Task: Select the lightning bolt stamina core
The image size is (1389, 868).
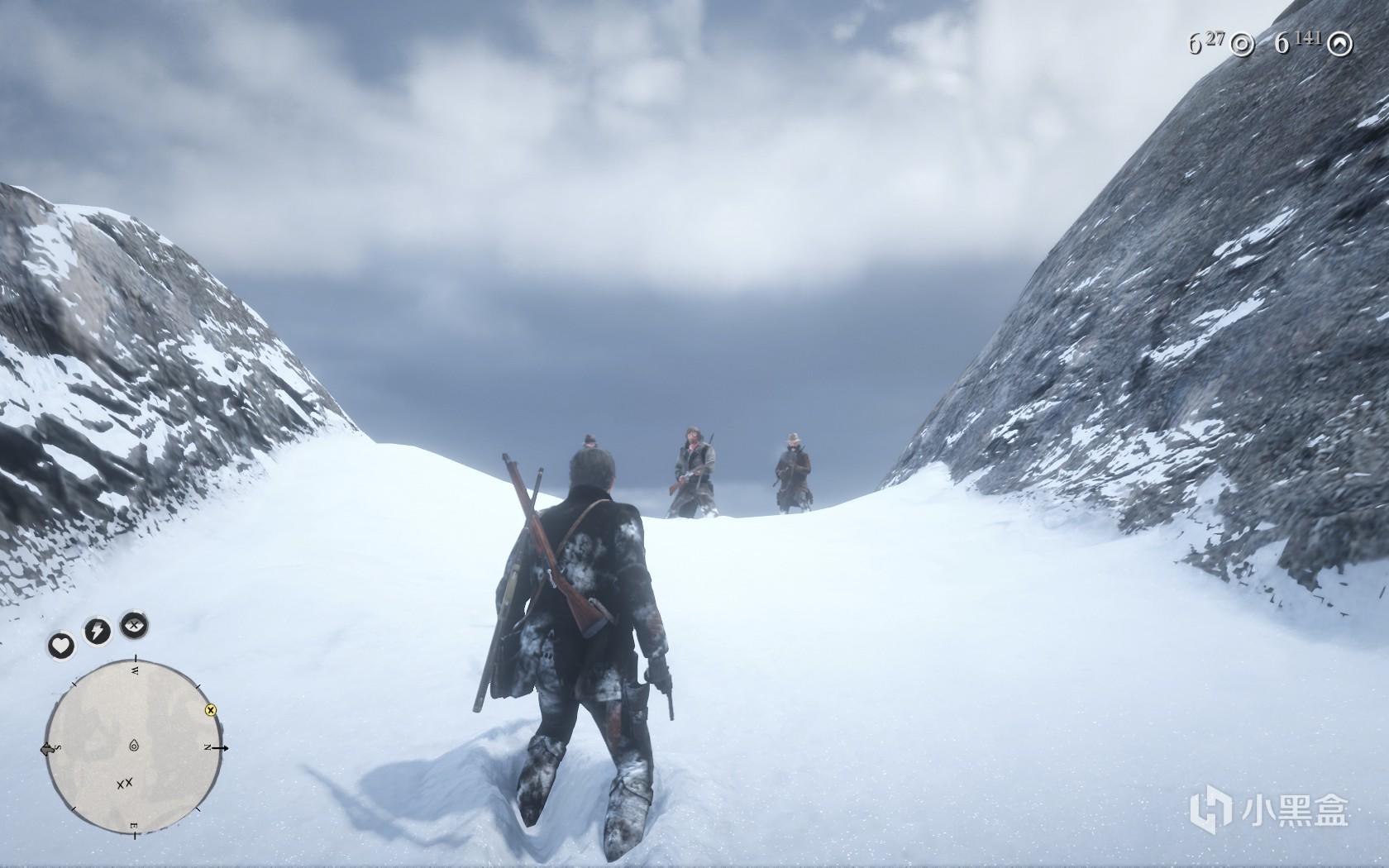Action: [97, 632]
